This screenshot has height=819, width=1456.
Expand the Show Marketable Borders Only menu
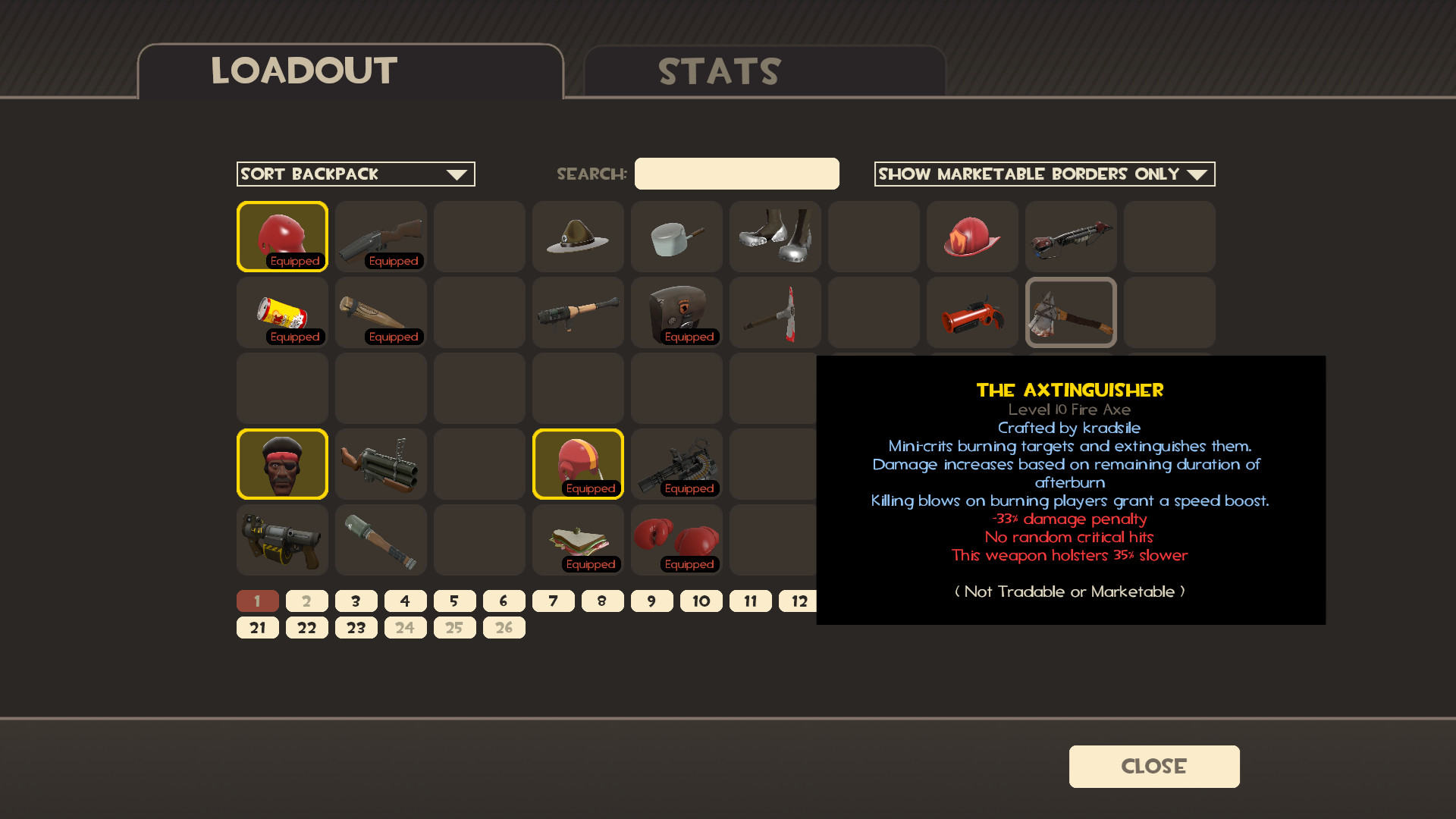coord(1045,174)
